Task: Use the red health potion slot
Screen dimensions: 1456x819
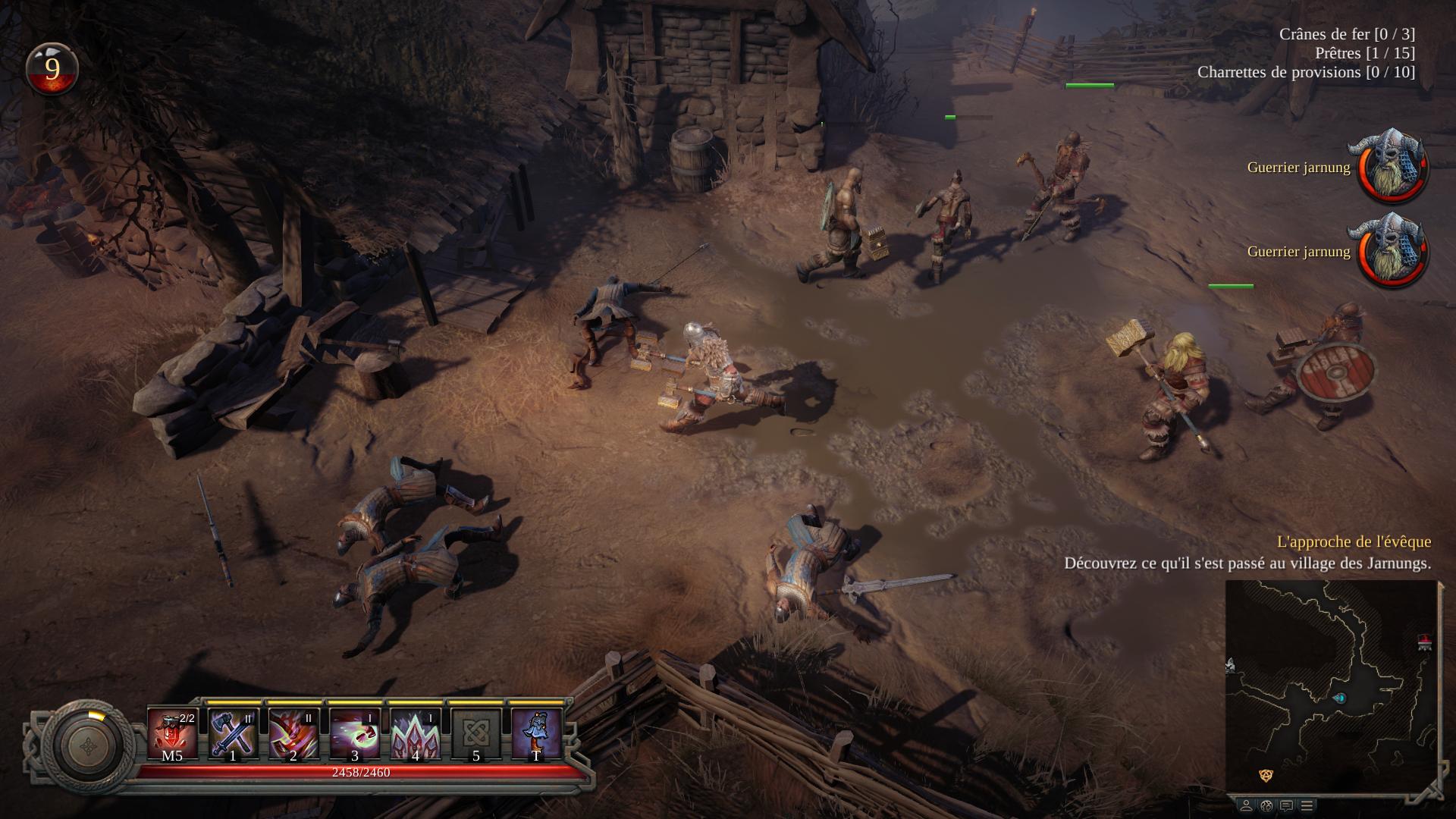Action: [x=172, y=733]
